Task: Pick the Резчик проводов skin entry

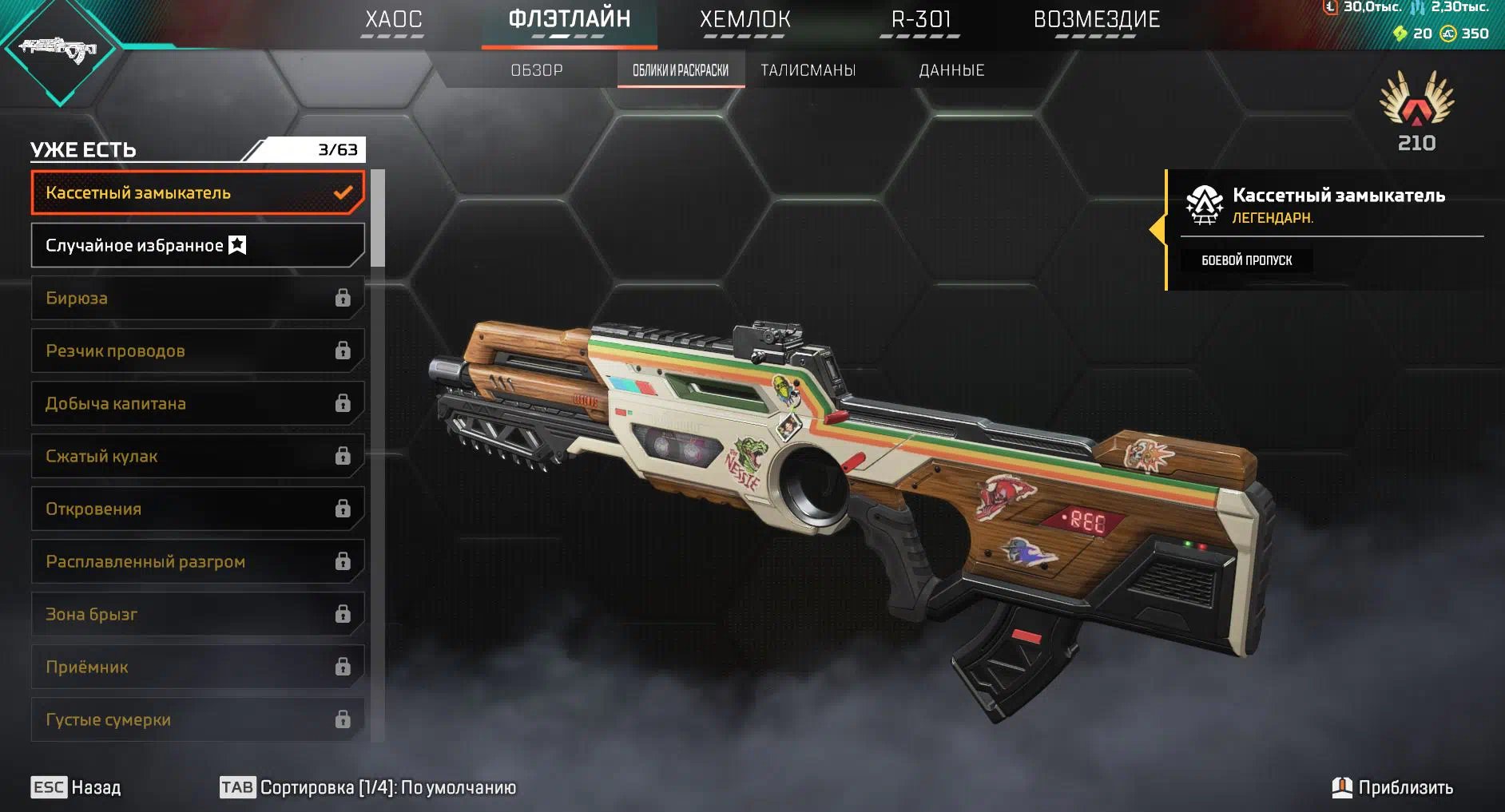Action: (197, 351)
